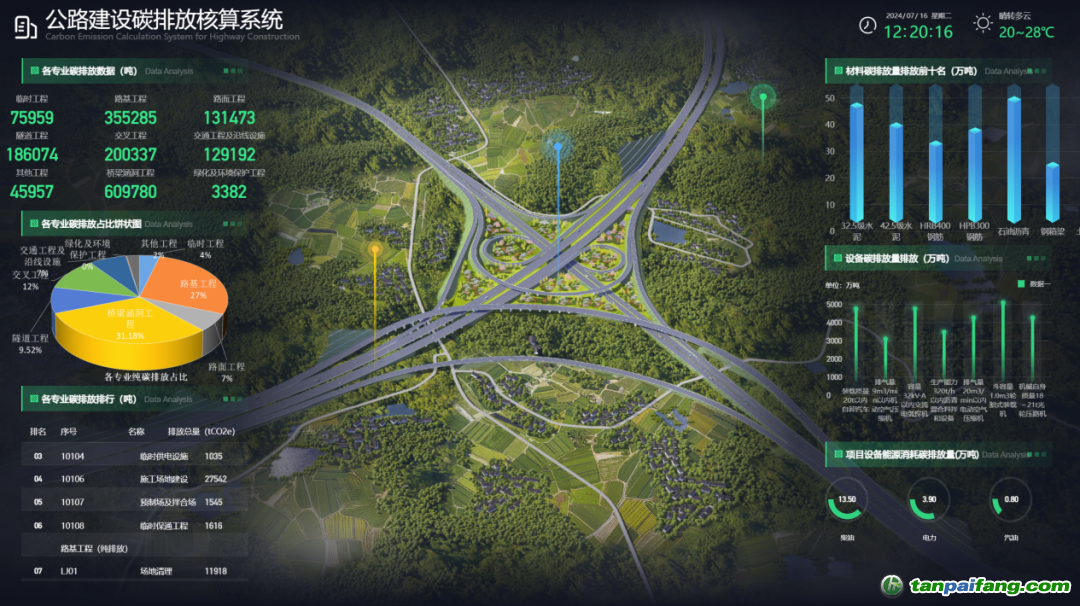Toggle the 数据一 legend entry
1080x606 pixels.
(1033, 285)
